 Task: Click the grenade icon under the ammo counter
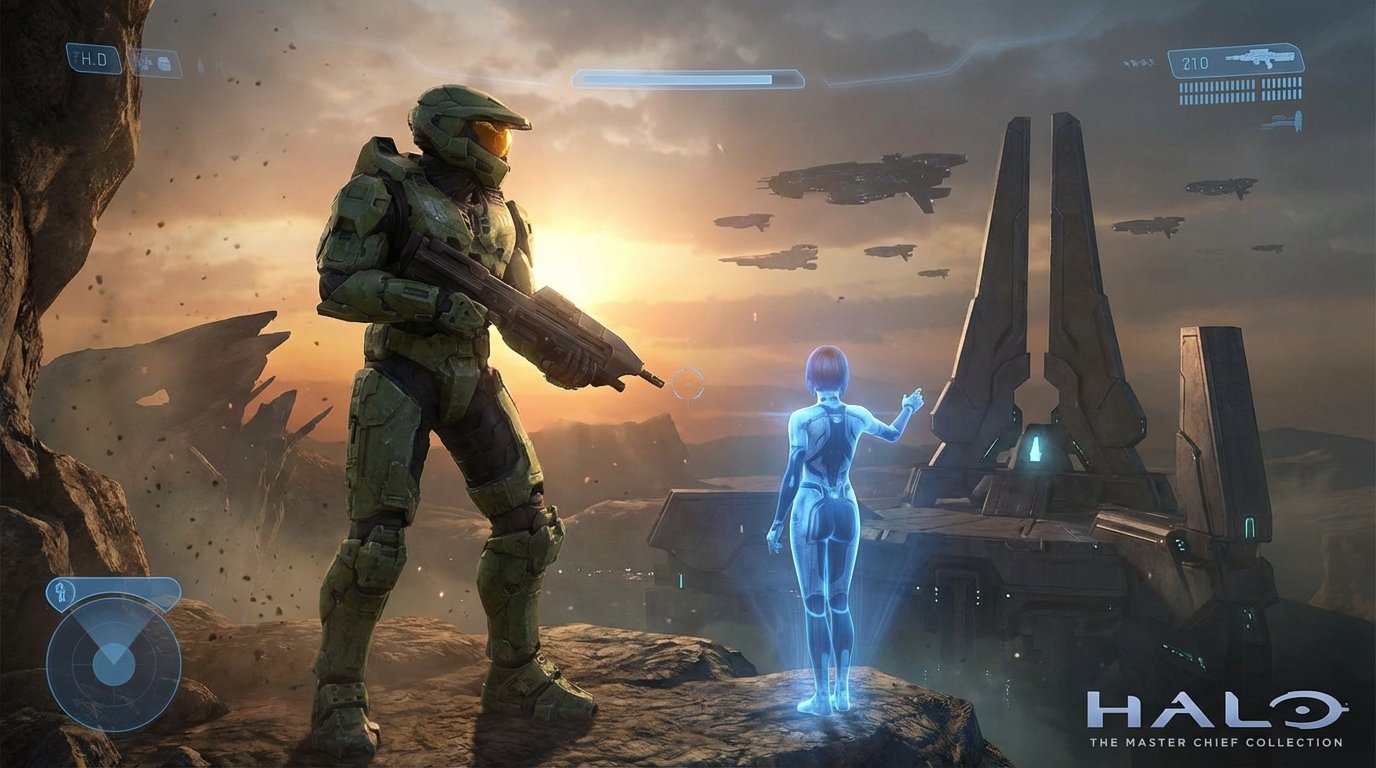tap(1287, 120)
